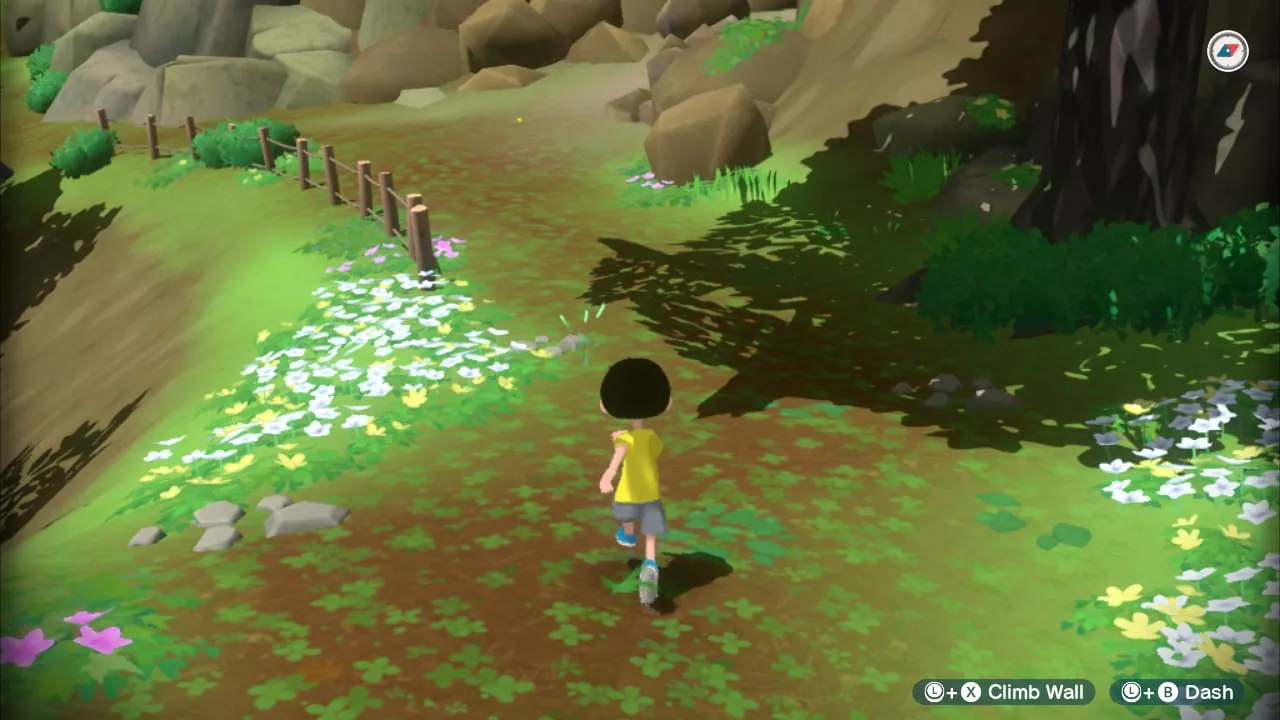Click the compass icon
The image size is (1280, 720).
click(x=1227, y=51)
